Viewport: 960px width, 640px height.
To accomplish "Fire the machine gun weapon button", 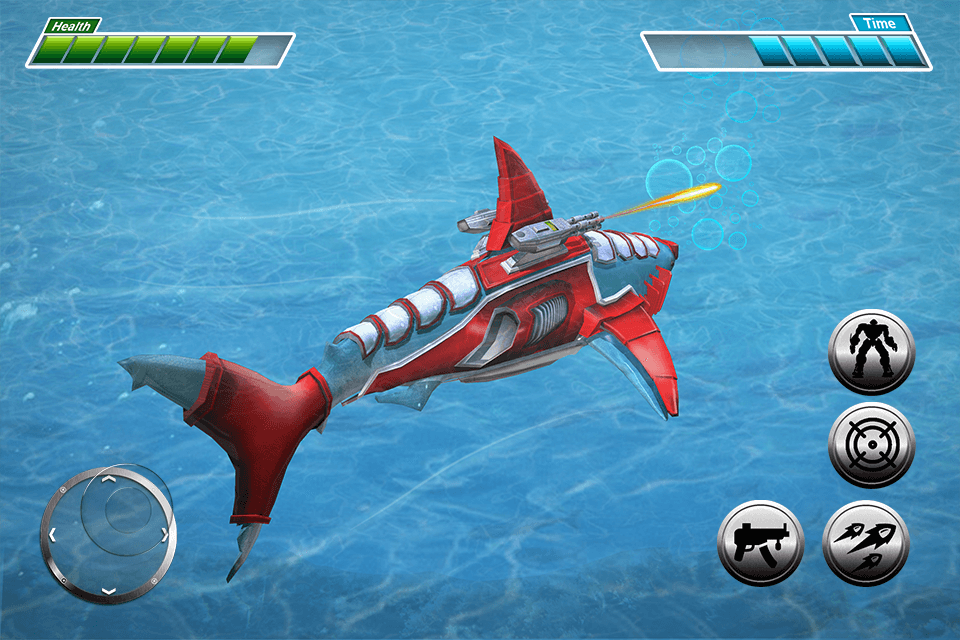I will [x=761, y=543].
